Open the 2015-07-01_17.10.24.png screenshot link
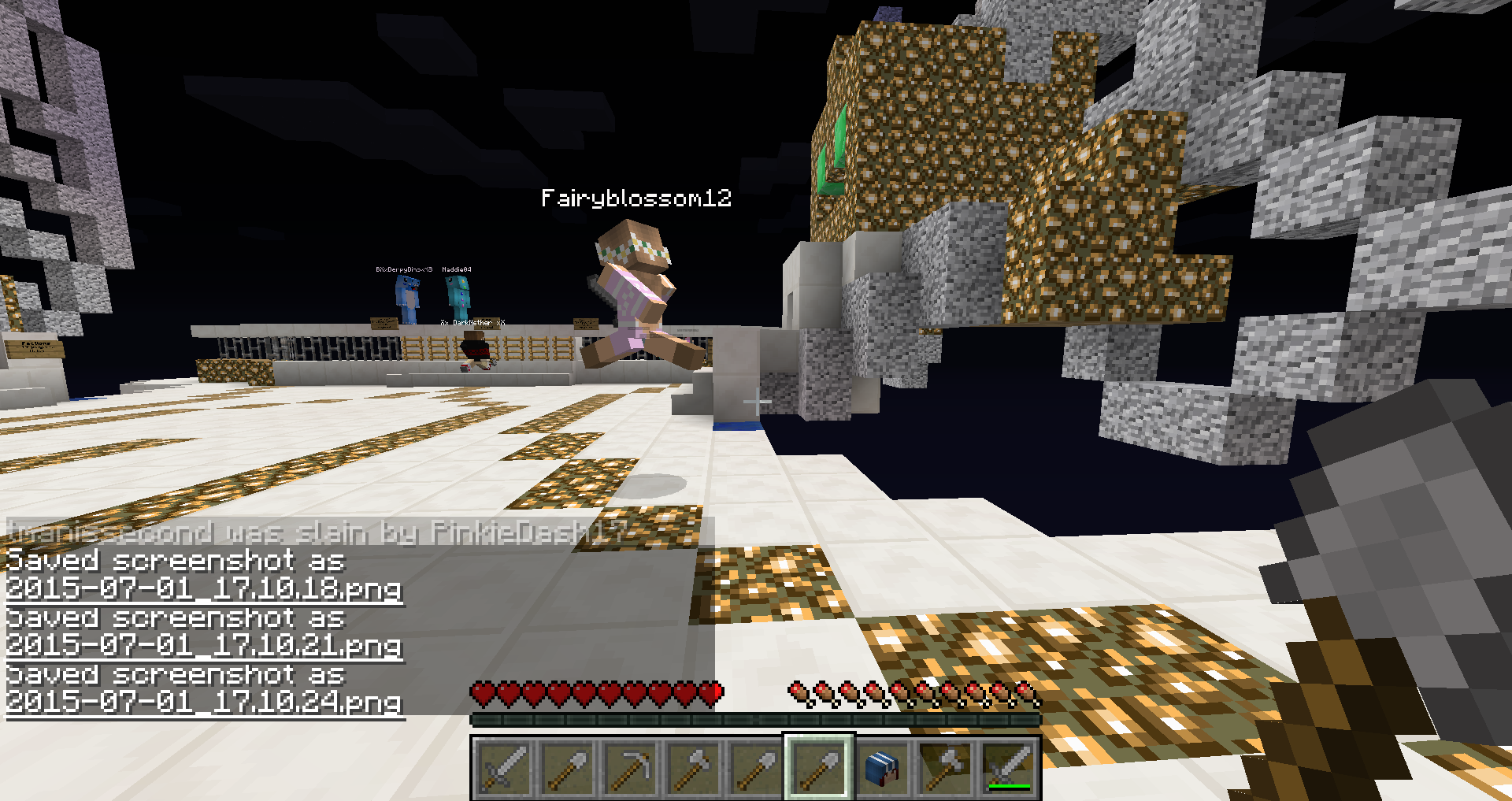The width and height of the screenshot is (1512, 801). [205, 702]
